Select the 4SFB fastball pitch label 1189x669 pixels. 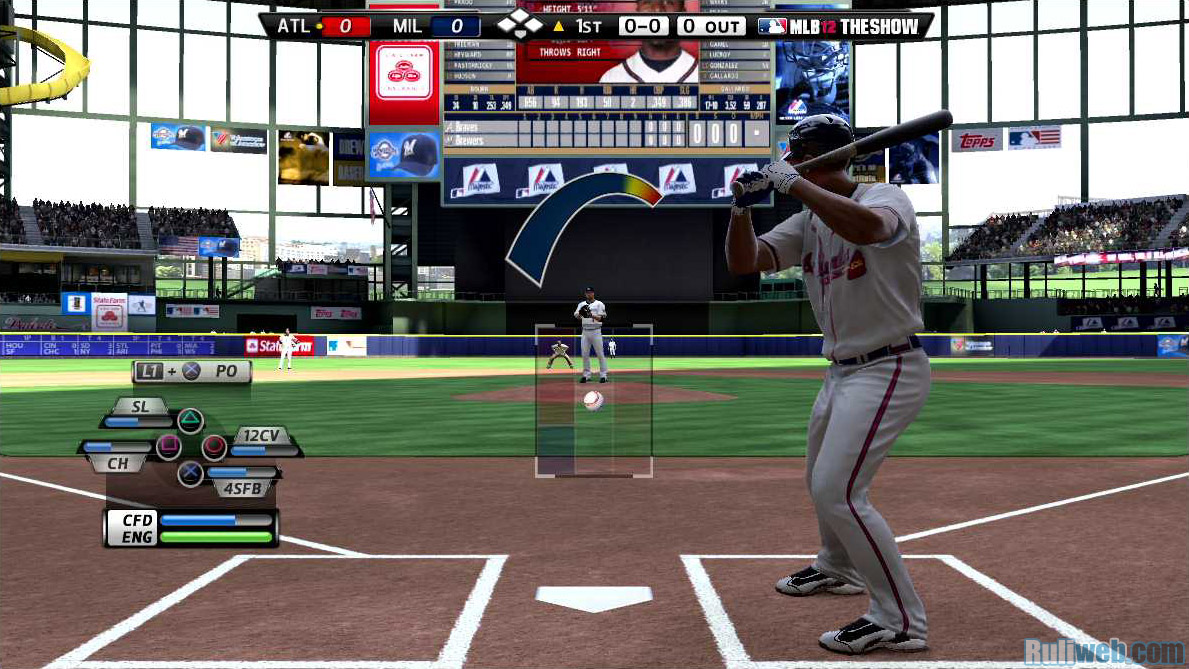[243, 488]
